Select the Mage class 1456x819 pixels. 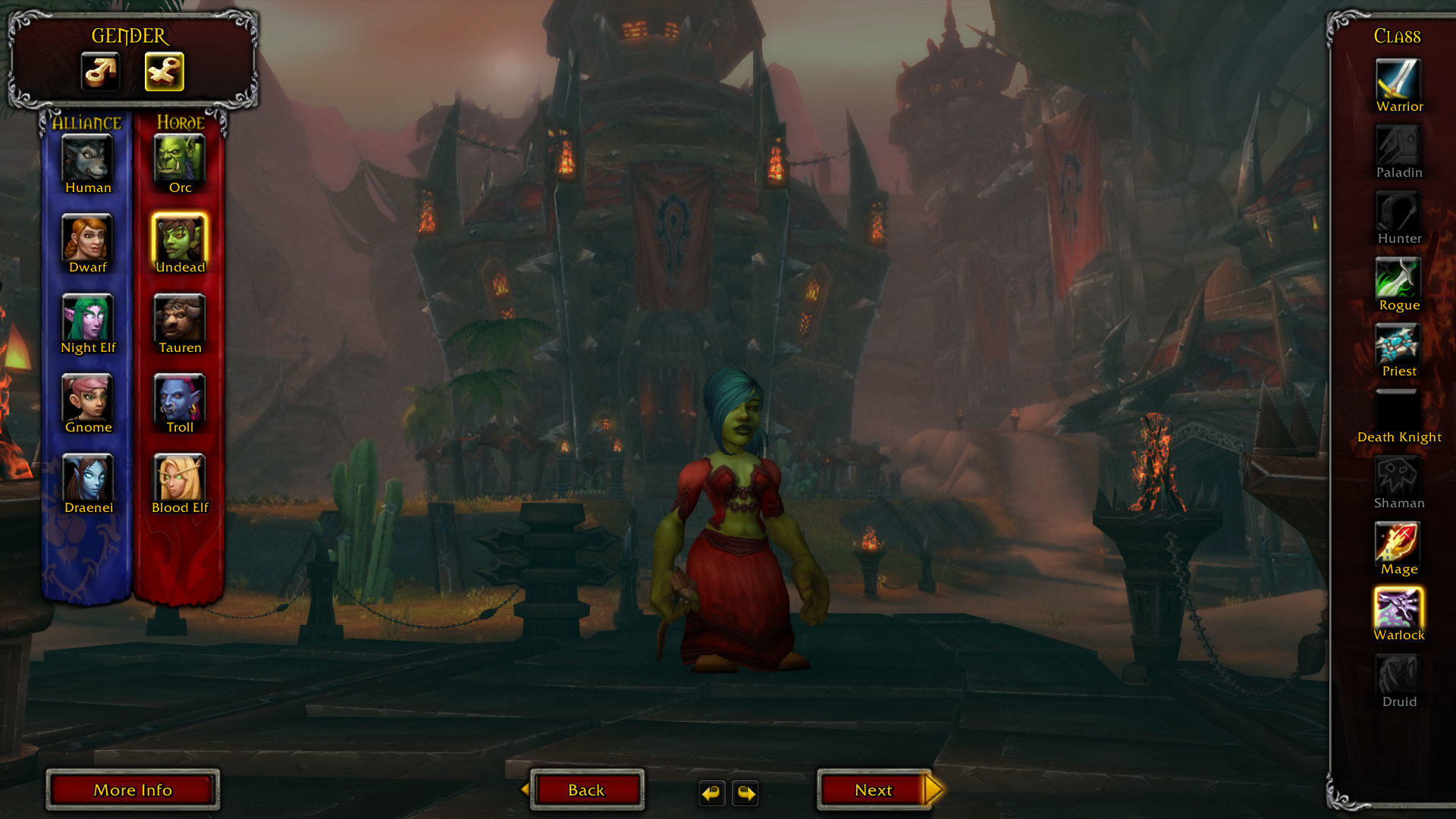[1398, 542]
